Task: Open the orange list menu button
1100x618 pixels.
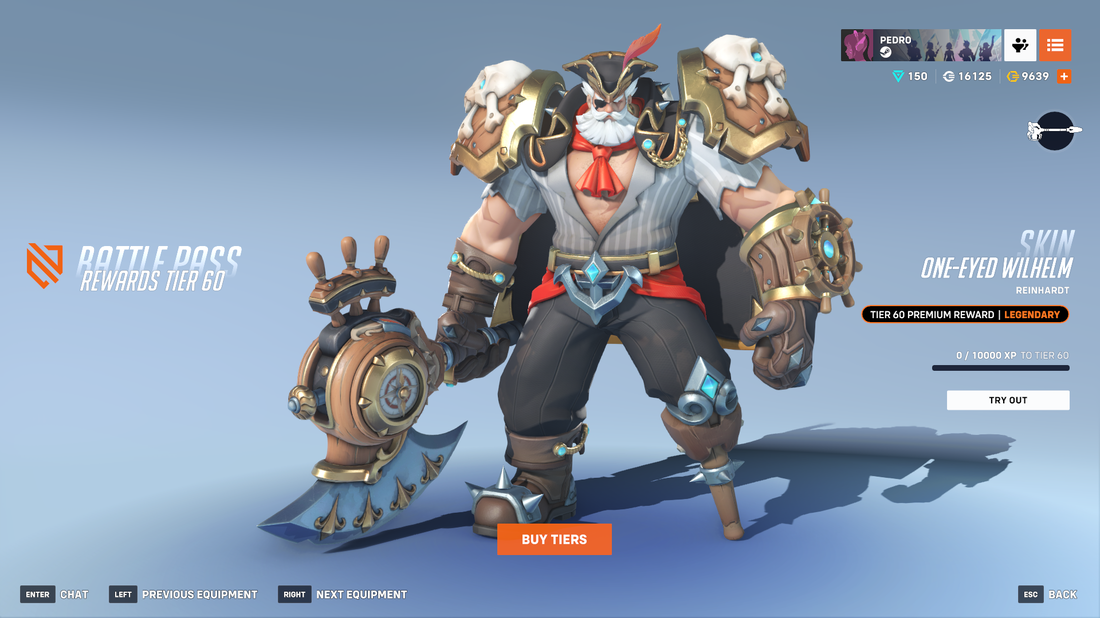Action: click(x=1055, y=45)
